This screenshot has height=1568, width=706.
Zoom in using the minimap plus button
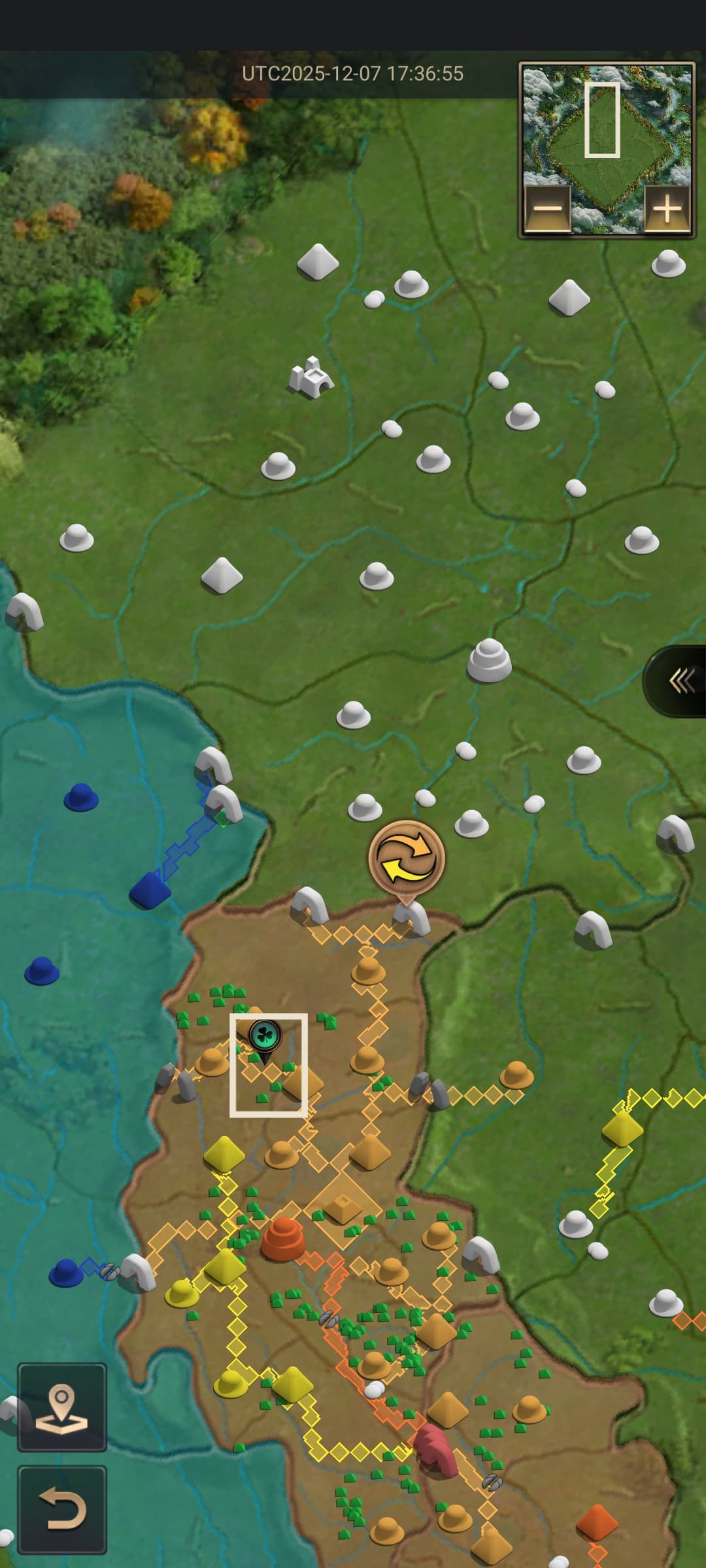click(667, 209)
